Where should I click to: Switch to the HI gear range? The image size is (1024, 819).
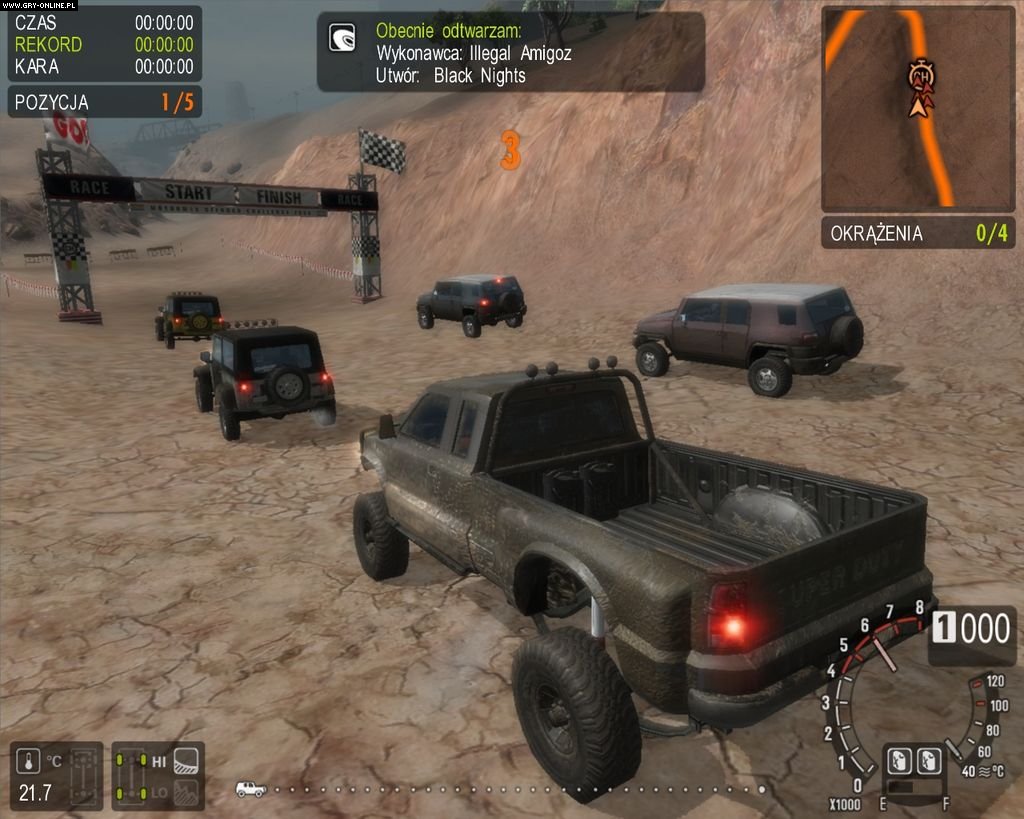[x=159, y=762]
